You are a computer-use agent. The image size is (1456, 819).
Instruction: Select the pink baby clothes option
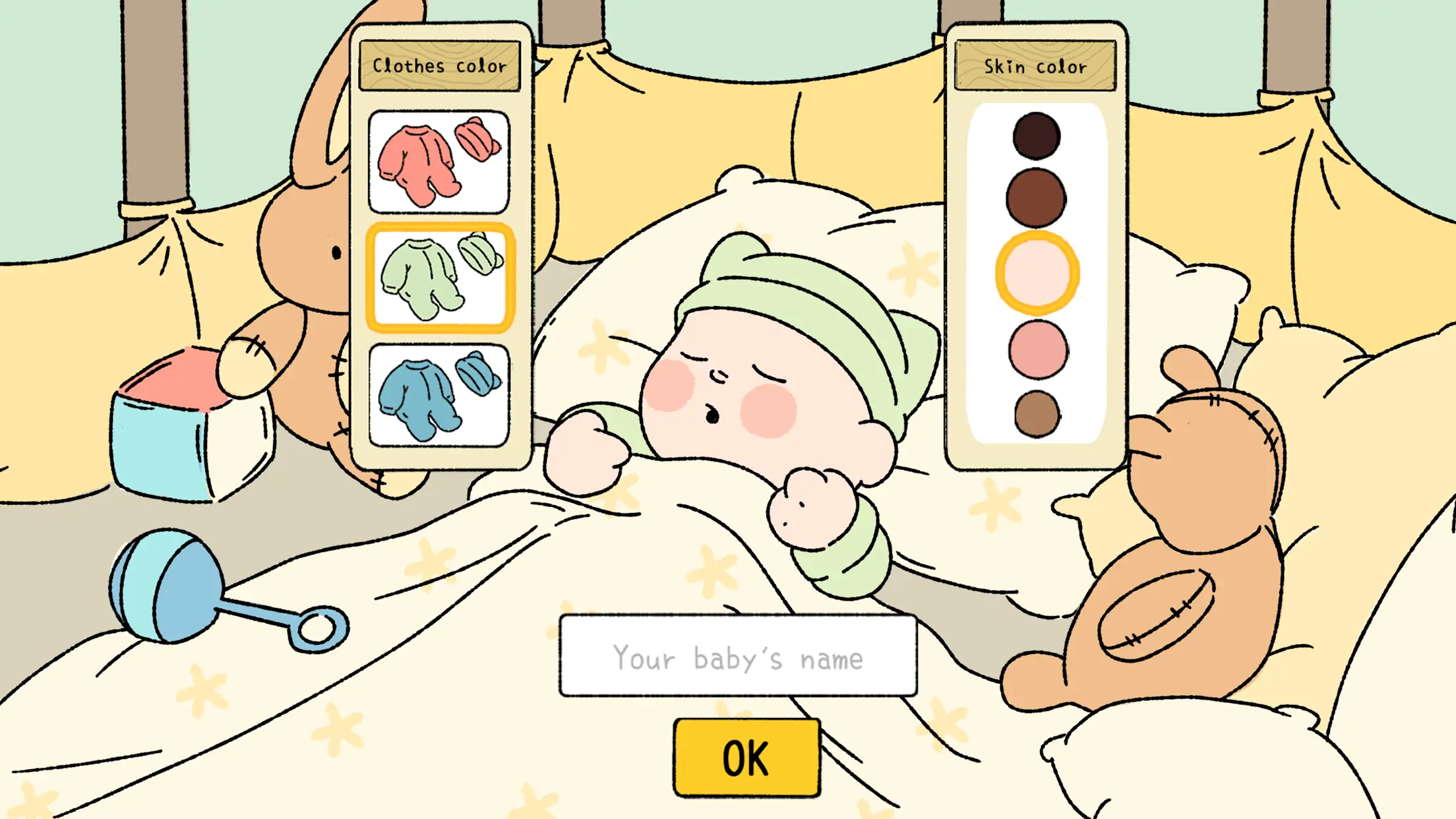pyautogui.click(x=439, y=162)
